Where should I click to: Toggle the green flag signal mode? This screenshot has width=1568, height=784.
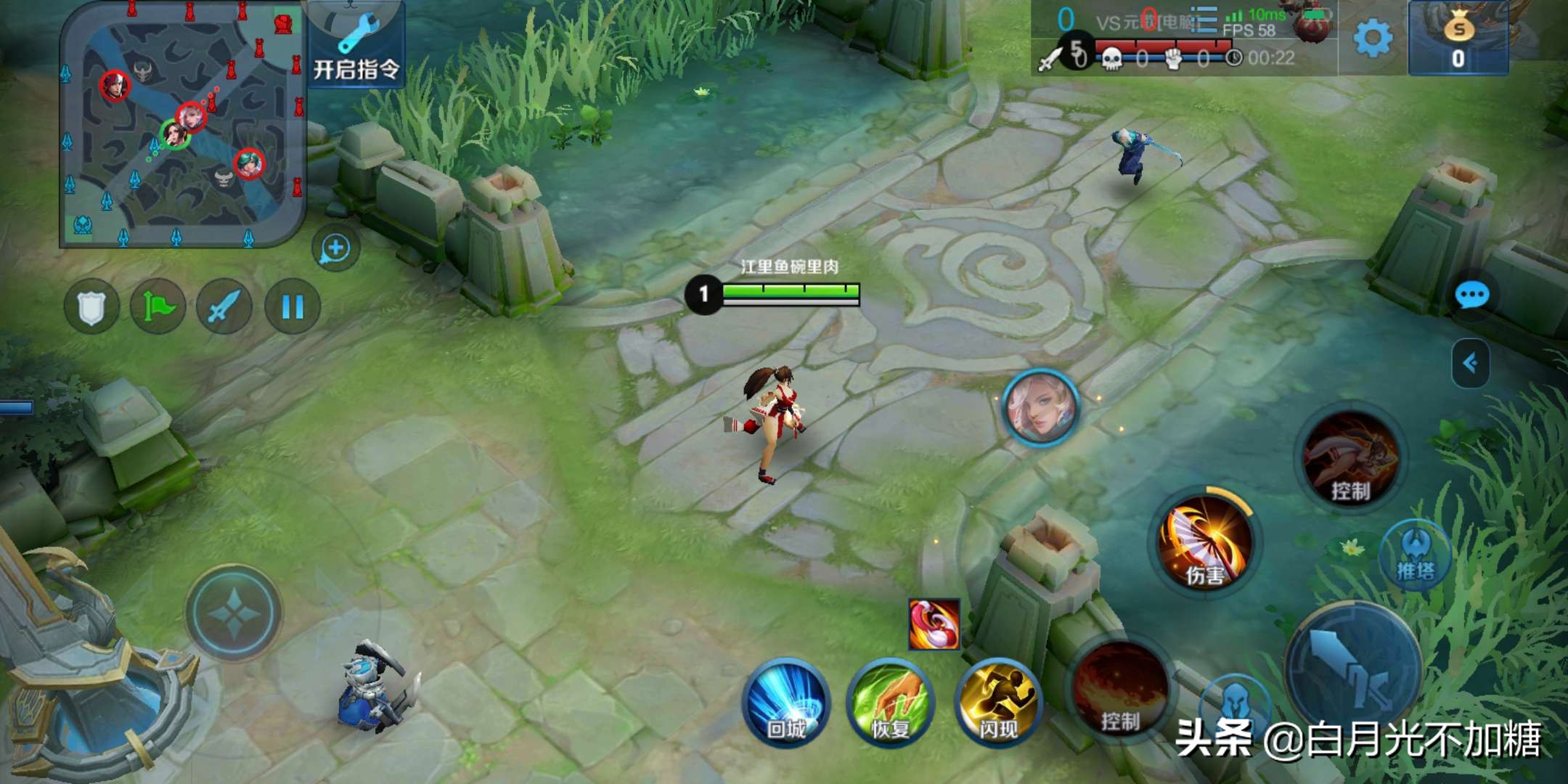[x=158, y=307]
